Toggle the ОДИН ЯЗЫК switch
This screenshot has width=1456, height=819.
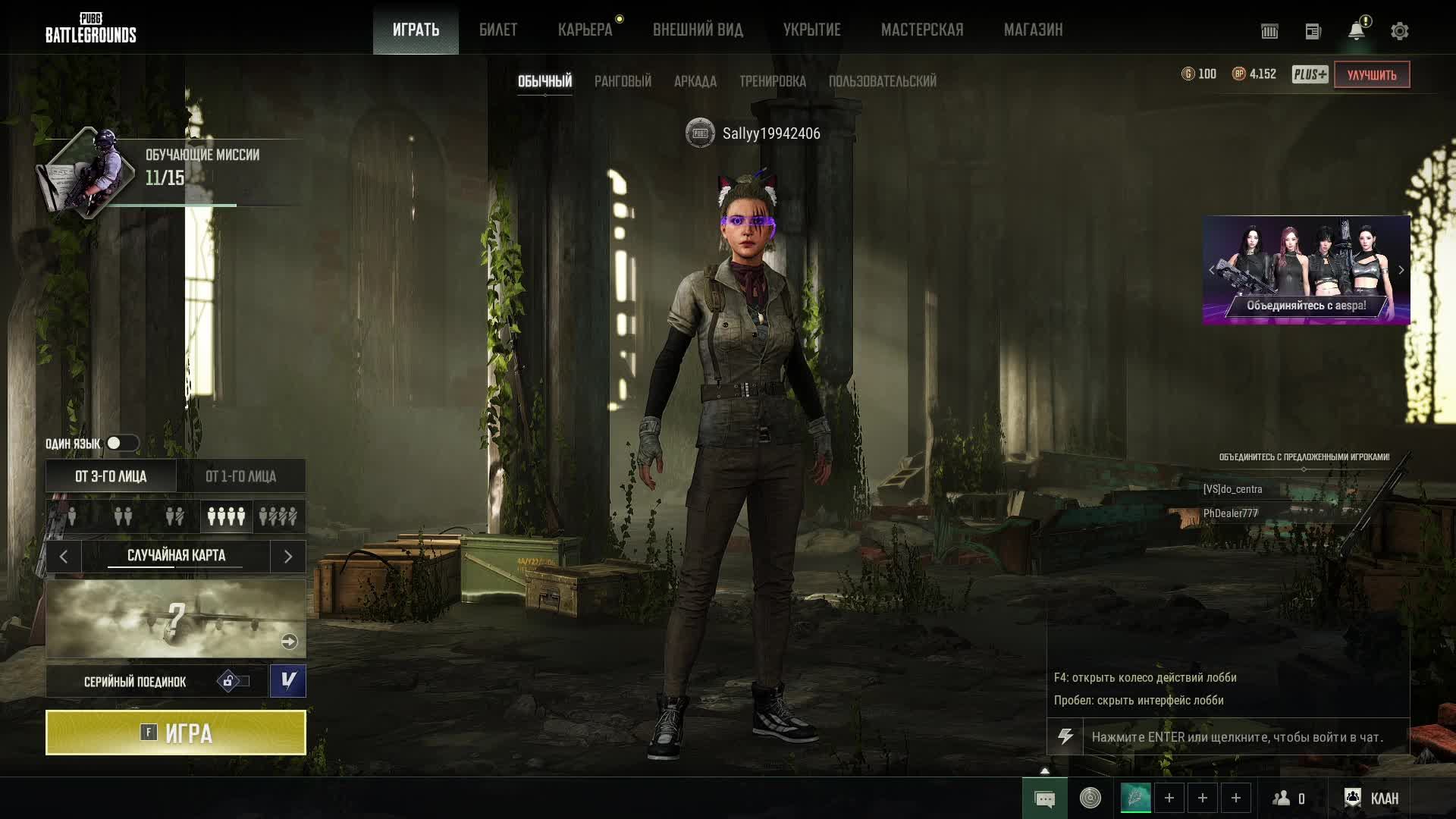click(121, 444)
